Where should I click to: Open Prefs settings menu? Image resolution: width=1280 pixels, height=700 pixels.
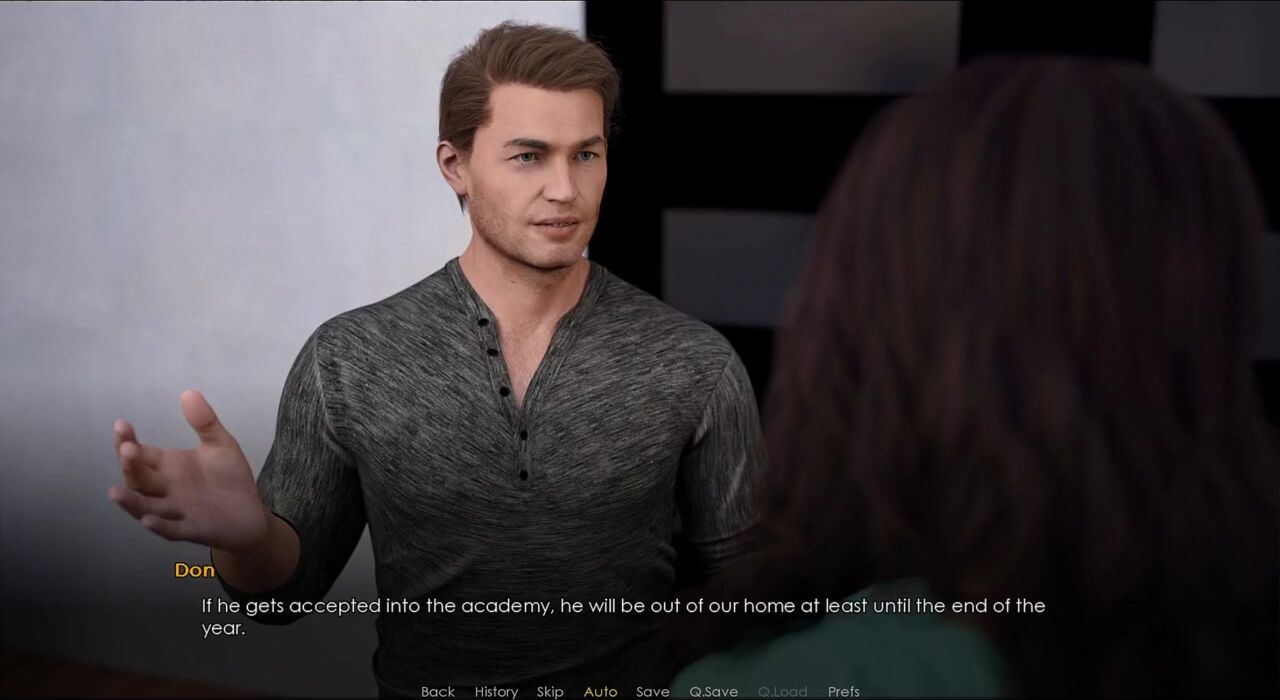click(x=843, y=691)
